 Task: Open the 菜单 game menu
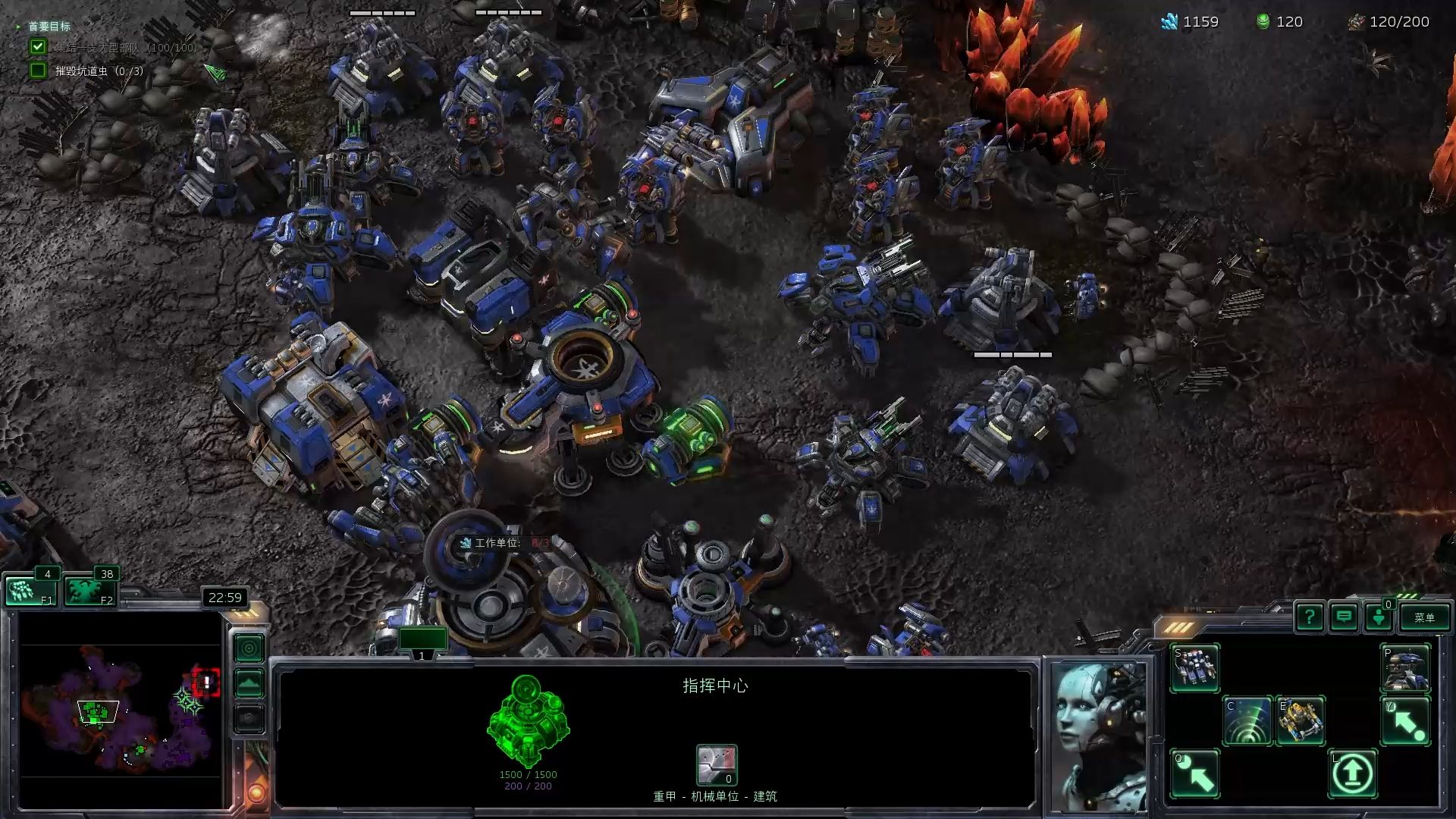pyautogui.click(x=1424, y=617)
